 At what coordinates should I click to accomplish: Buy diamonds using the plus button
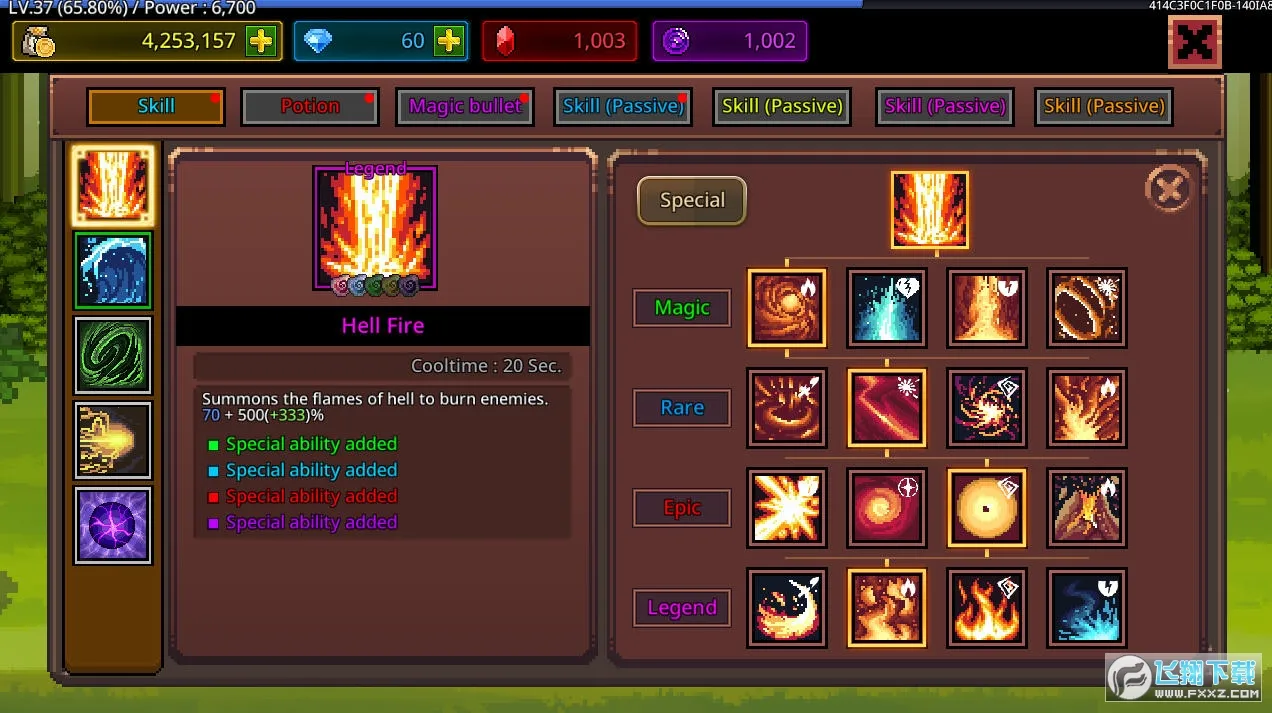pyautogui.click(x=449, y=41)
